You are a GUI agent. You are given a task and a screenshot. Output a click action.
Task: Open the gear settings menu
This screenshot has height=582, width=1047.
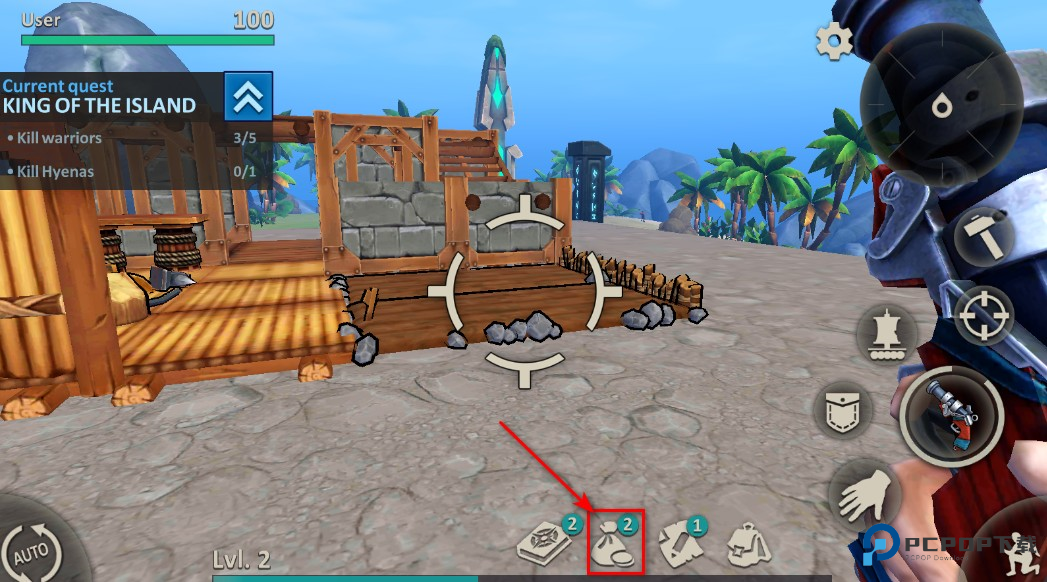tap(832, 41)
